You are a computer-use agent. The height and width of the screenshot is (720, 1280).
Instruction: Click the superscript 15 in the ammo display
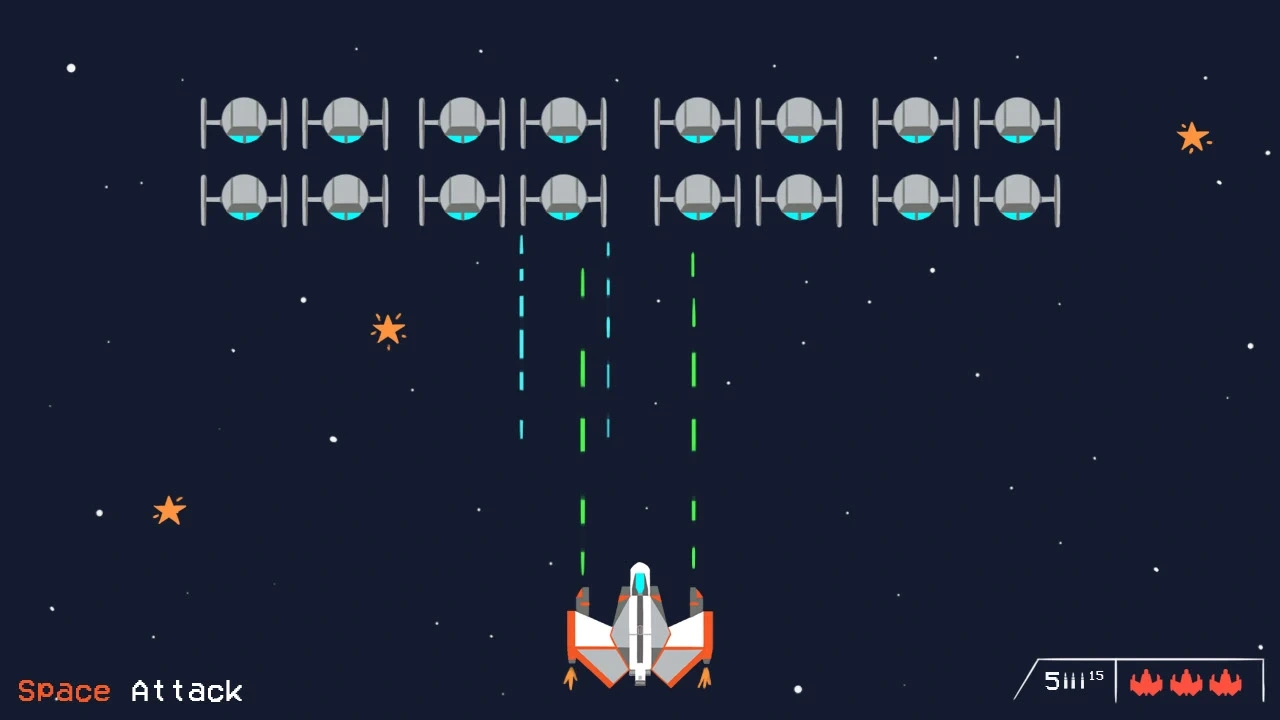point(1097,675)
